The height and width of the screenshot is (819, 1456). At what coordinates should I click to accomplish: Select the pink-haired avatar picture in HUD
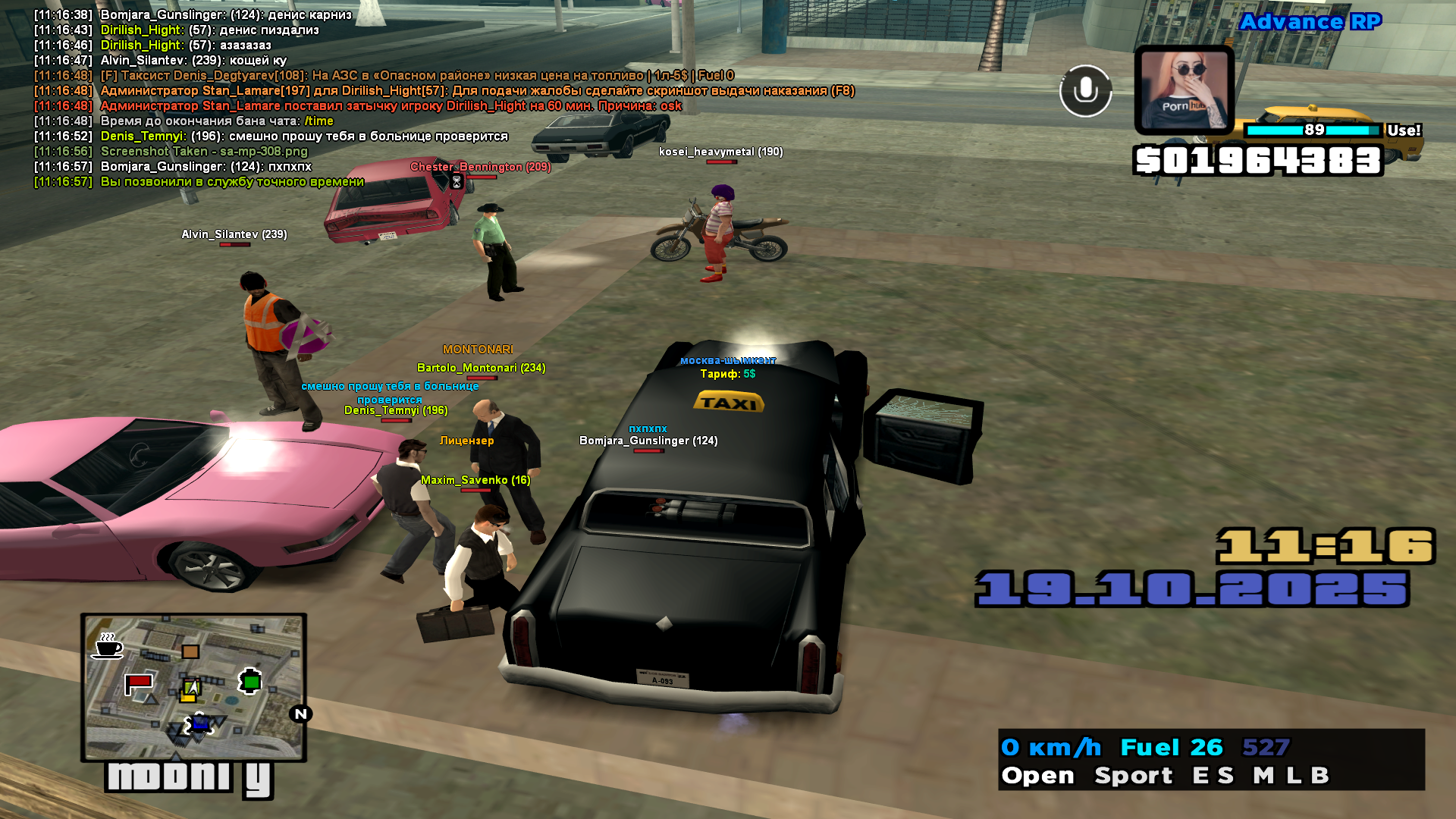click(x=1184, y=90)
